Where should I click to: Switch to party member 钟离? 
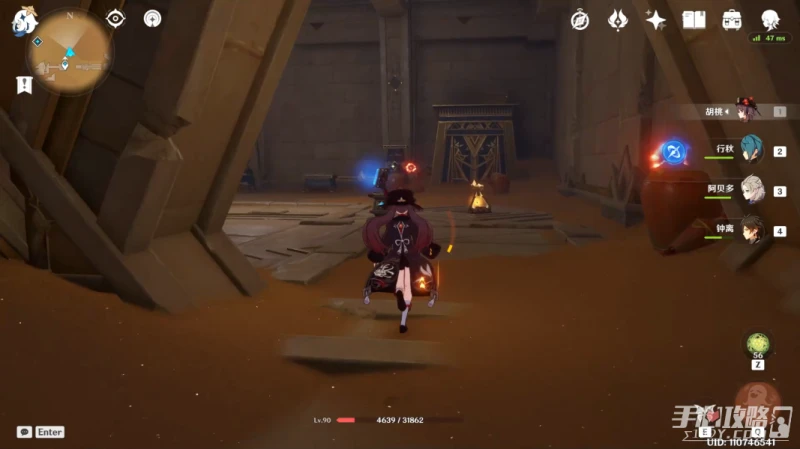(x=750, y=230)
